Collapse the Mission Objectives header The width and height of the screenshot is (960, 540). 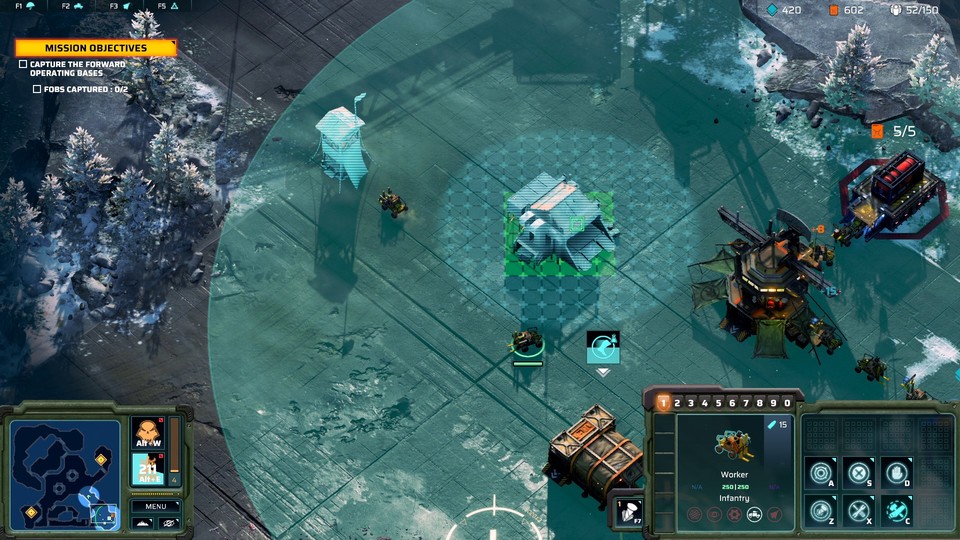96,48
